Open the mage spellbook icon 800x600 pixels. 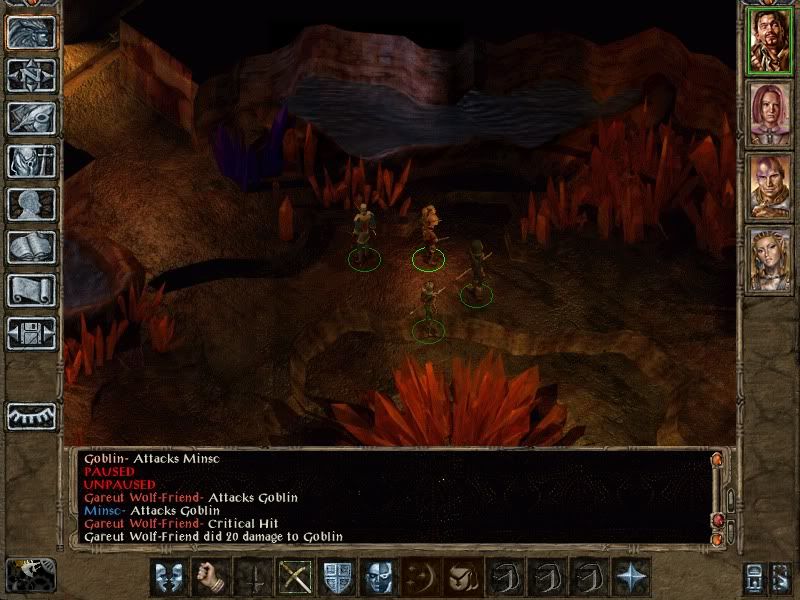point(31,247)
